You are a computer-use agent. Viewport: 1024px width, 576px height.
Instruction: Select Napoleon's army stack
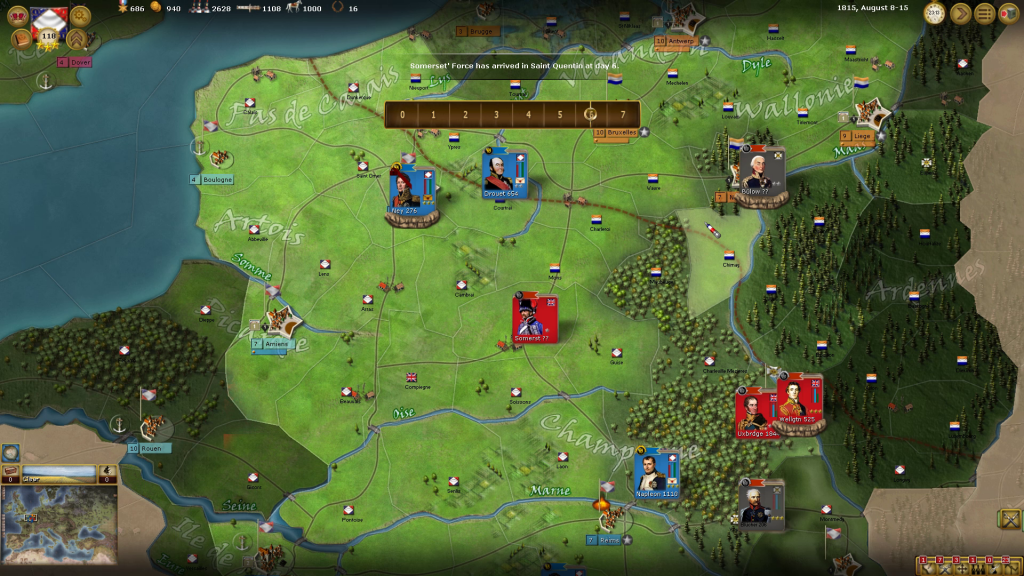click(x=656, y=471)
